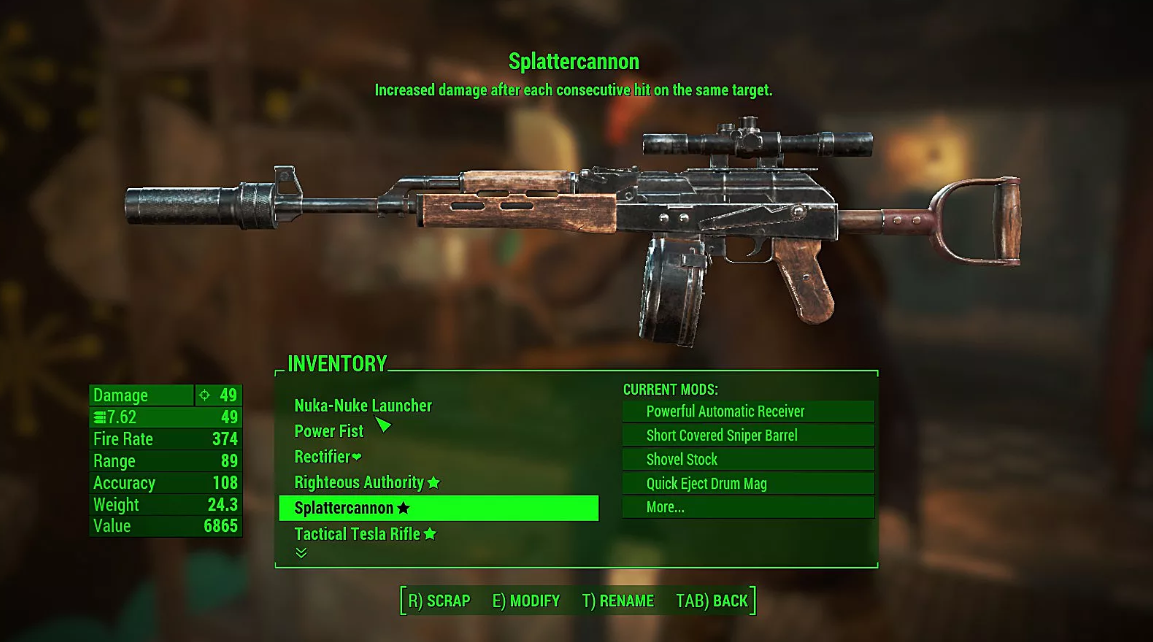Viewport: 1153px width, 642px height.
Task: Click the Shovel Stock mod entry
Action: [747, 459]
